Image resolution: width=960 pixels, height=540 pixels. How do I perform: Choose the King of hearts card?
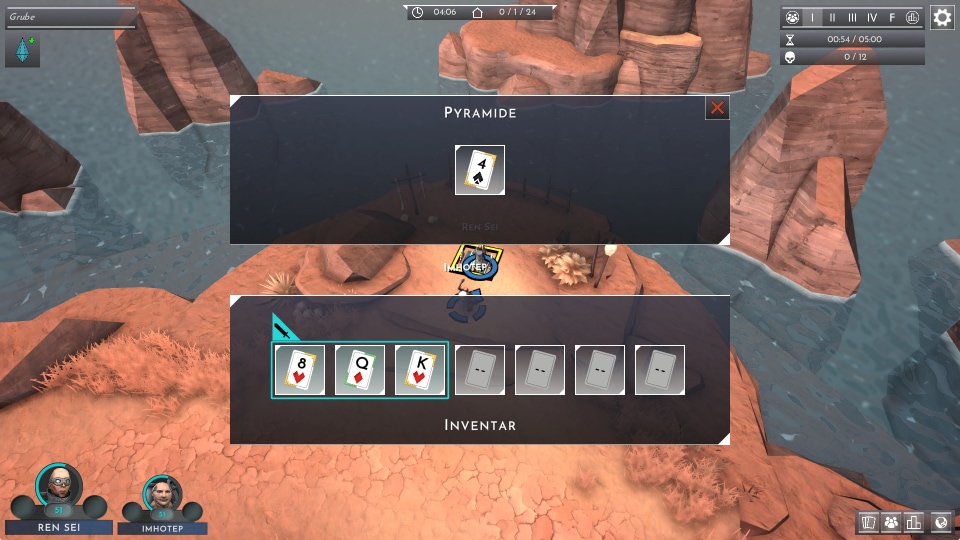[420, 370]
